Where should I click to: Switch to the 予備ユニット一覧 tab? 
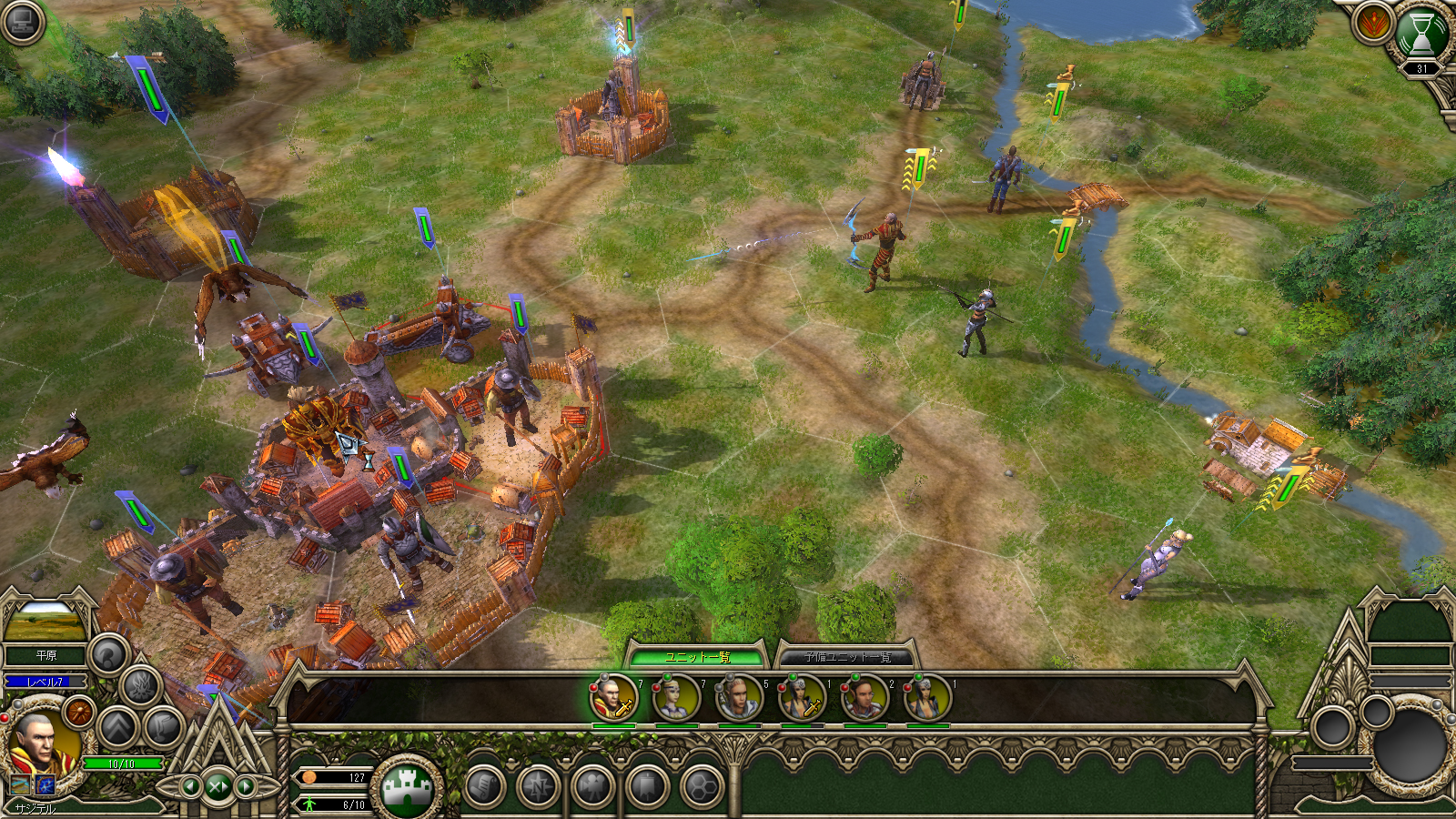(x=846, y=657)
